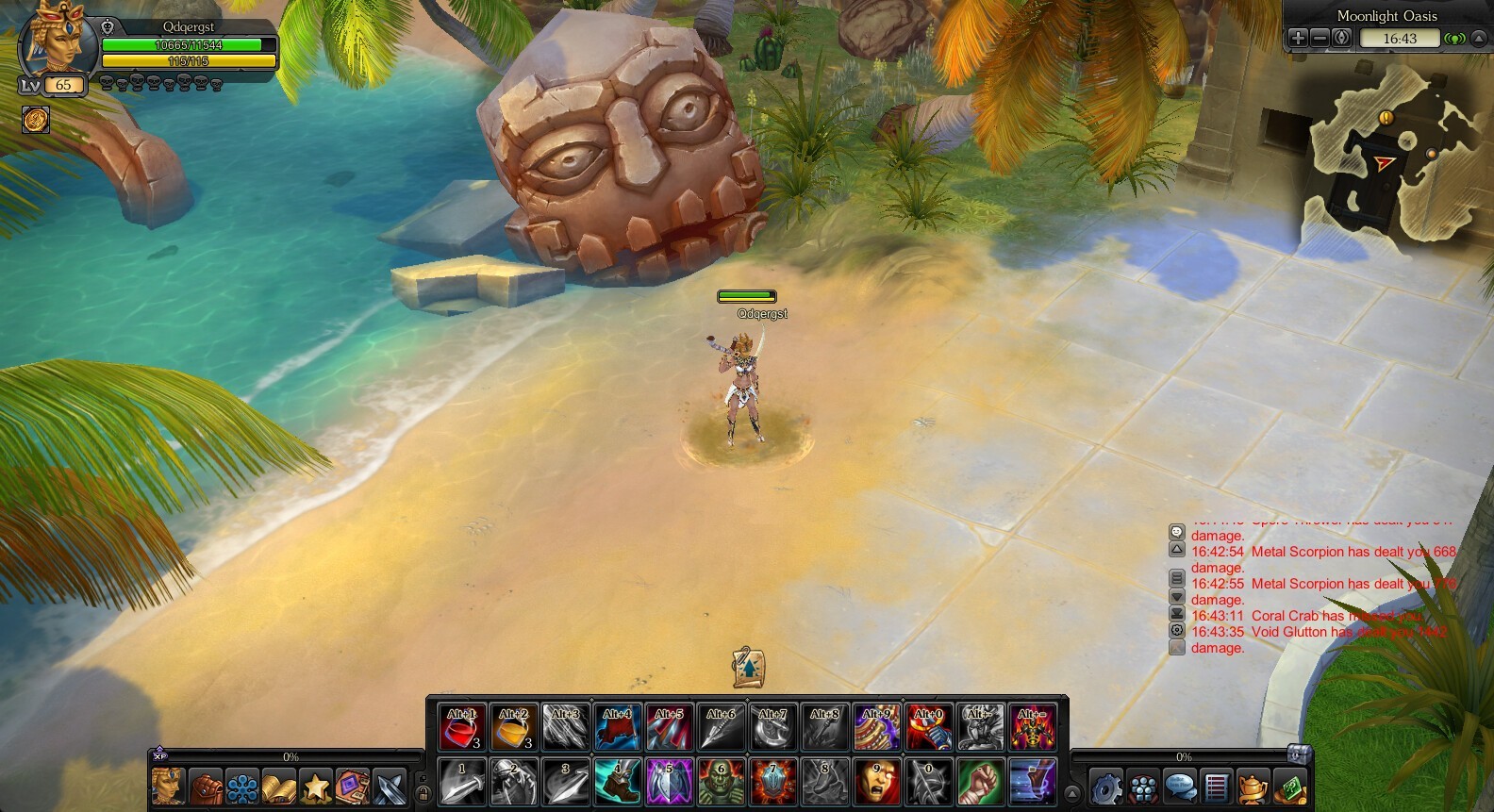Open the green question mark help book
1494x812 pixels.
click(x=1290, y=786)
